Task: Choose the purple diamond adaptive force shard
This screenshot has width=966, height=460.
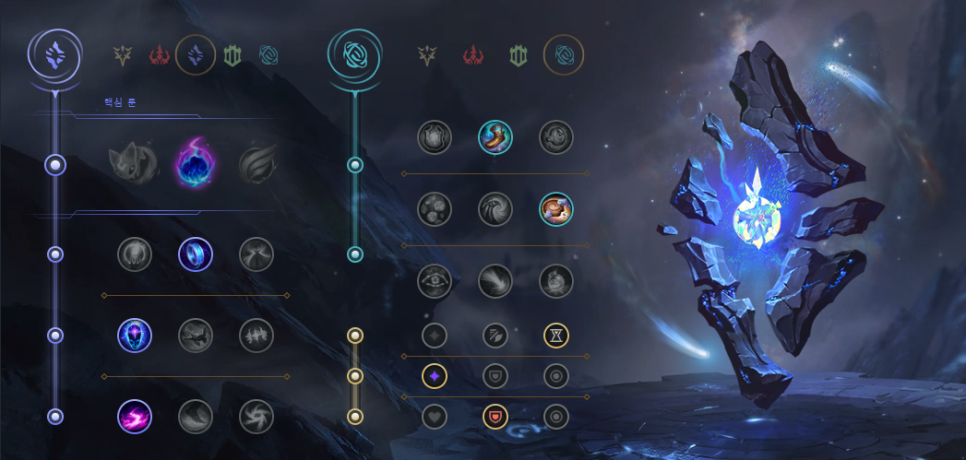Action: 434,376
